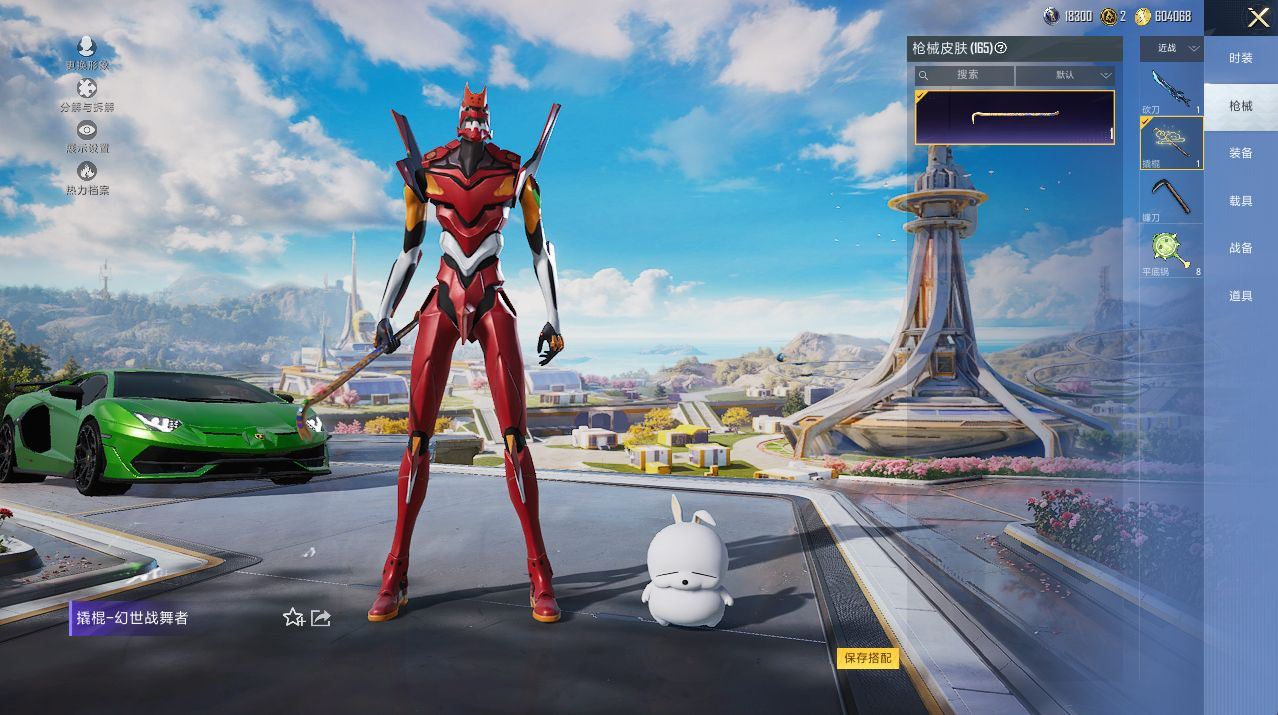Pick the 镰刀 sickle weapon slot

click(x=1171, y=197)
